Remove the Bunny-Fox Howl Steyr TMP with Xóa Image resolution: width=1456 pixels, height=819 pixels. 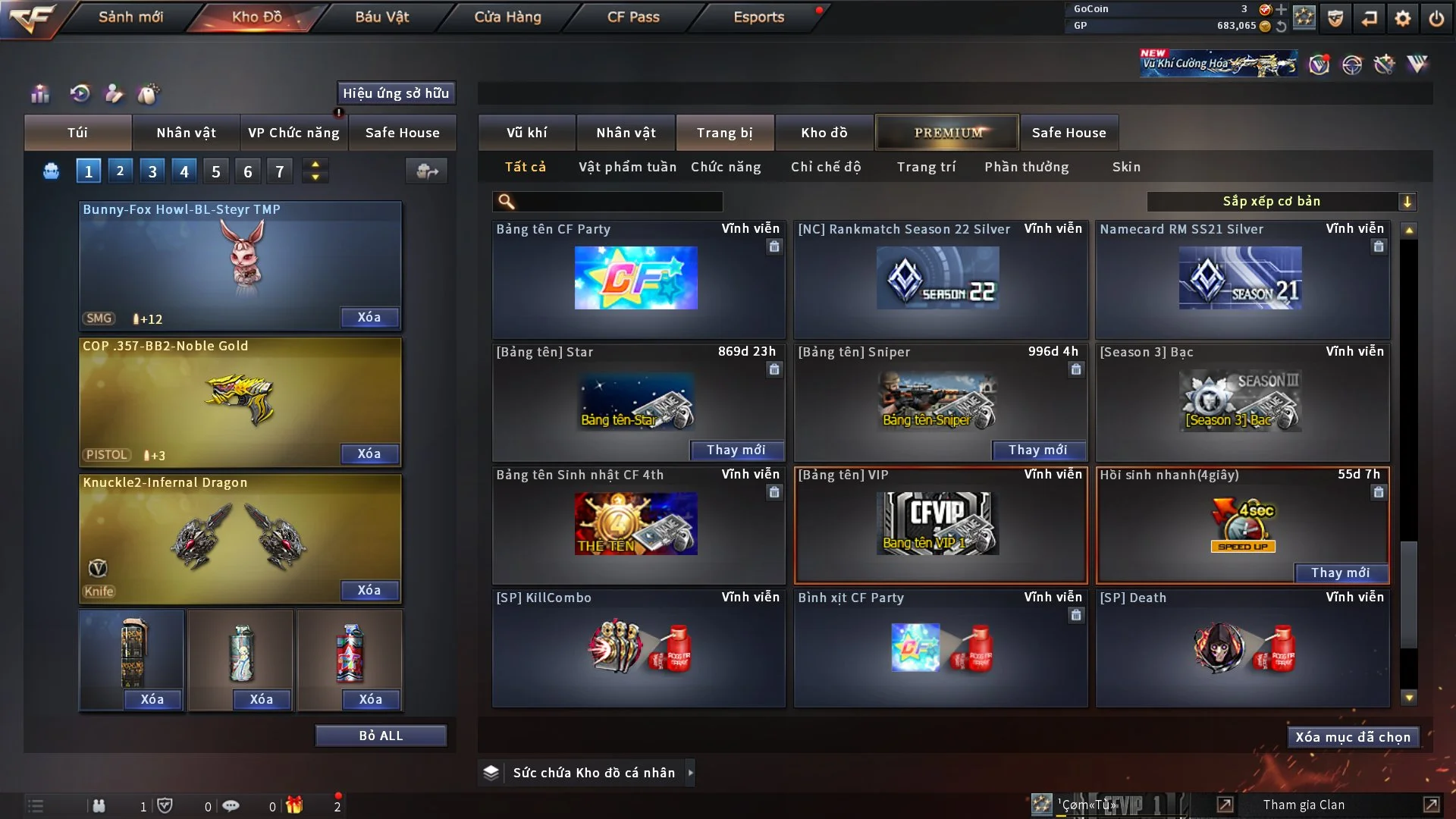point(369,317)
